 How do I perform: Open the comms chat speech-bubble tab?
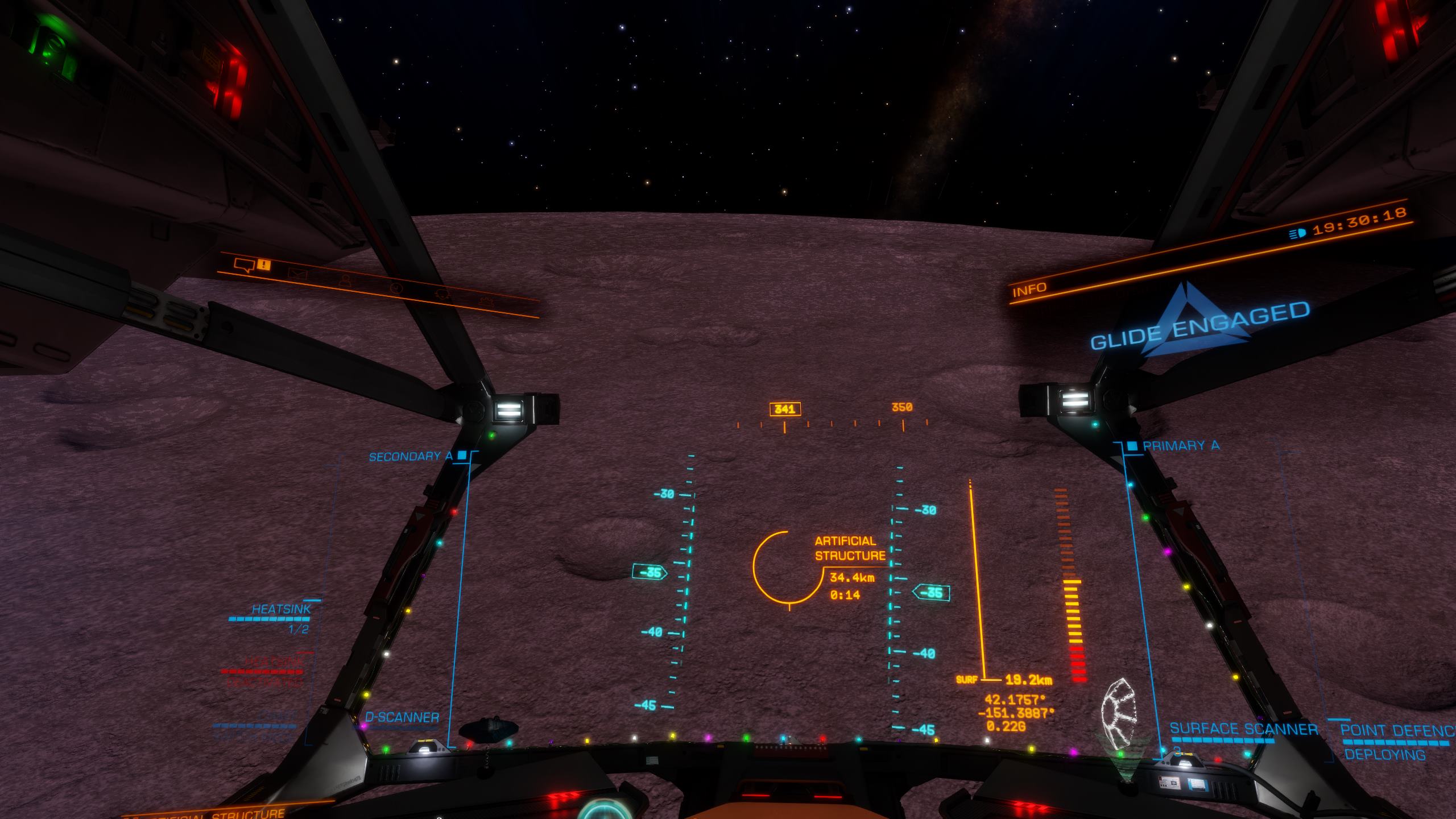coord(243,264)
